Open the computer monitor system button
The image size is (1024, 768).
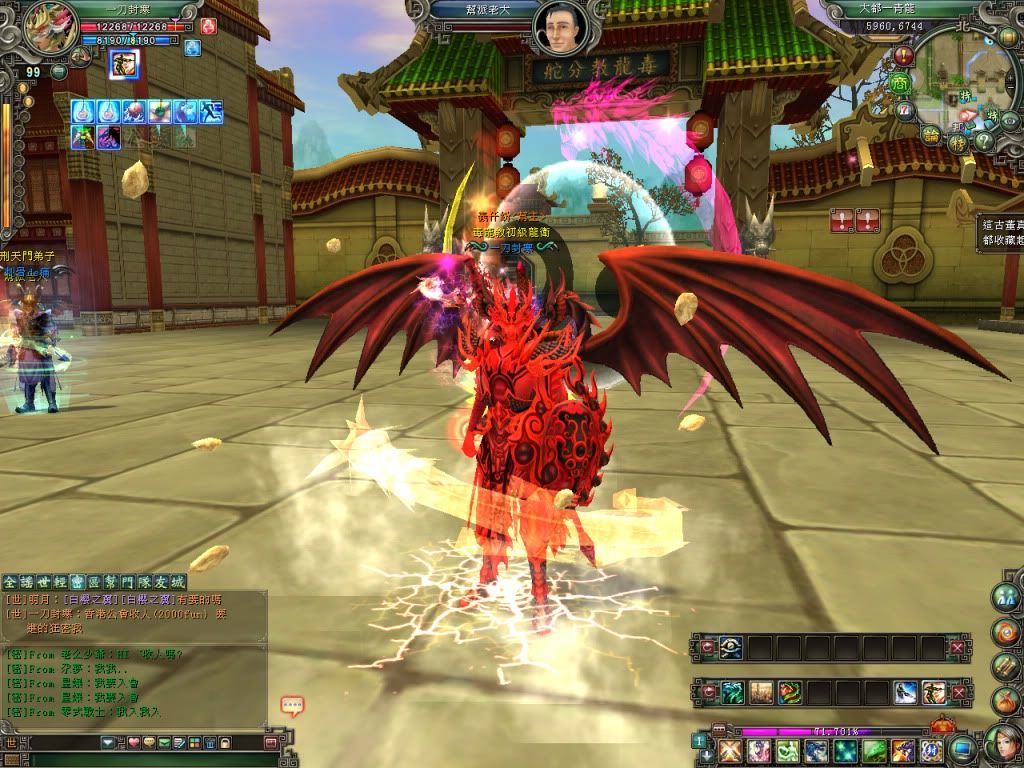click(x=962, y=748)
